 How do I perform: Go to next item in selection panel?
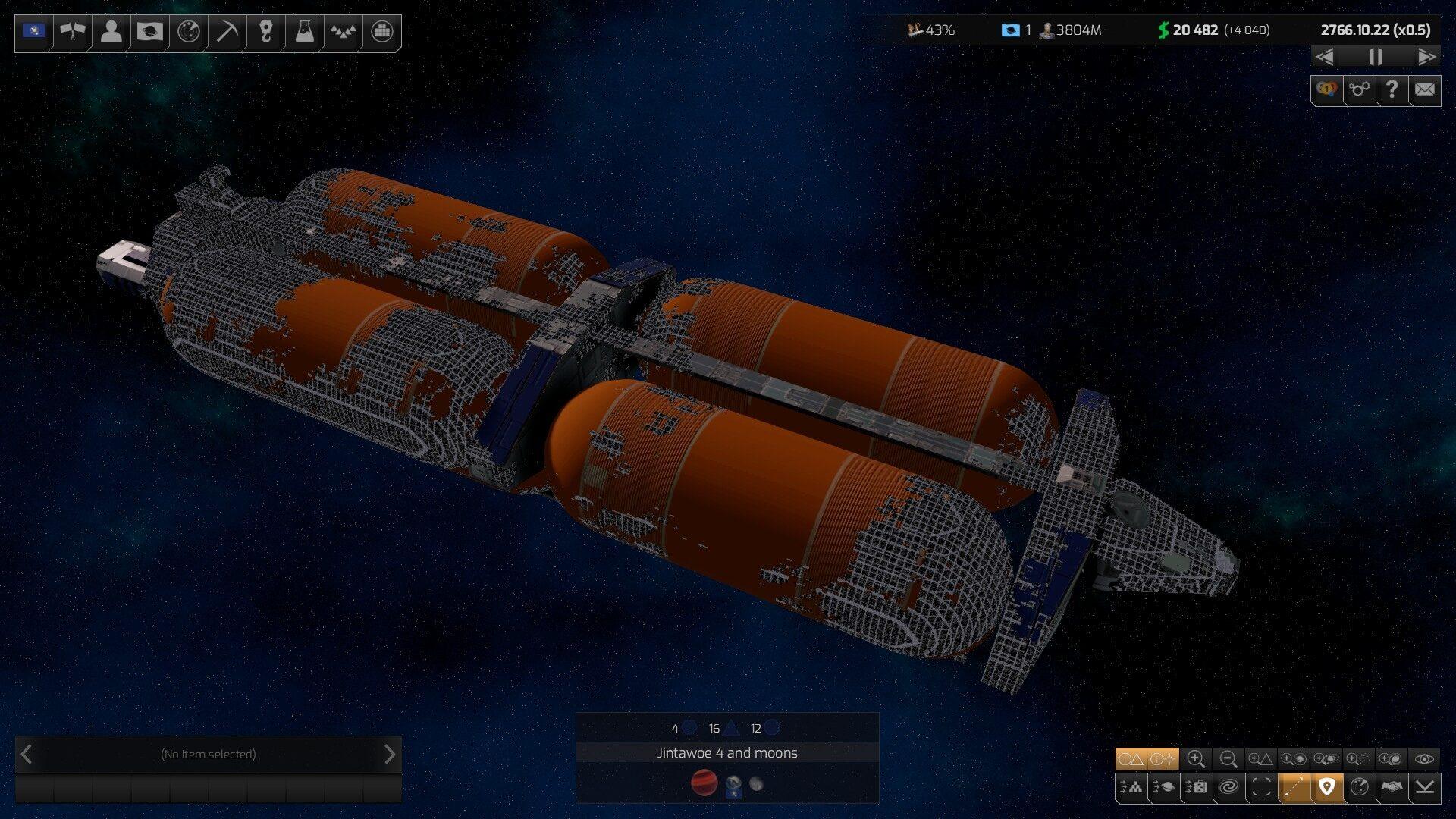point(390,755)
